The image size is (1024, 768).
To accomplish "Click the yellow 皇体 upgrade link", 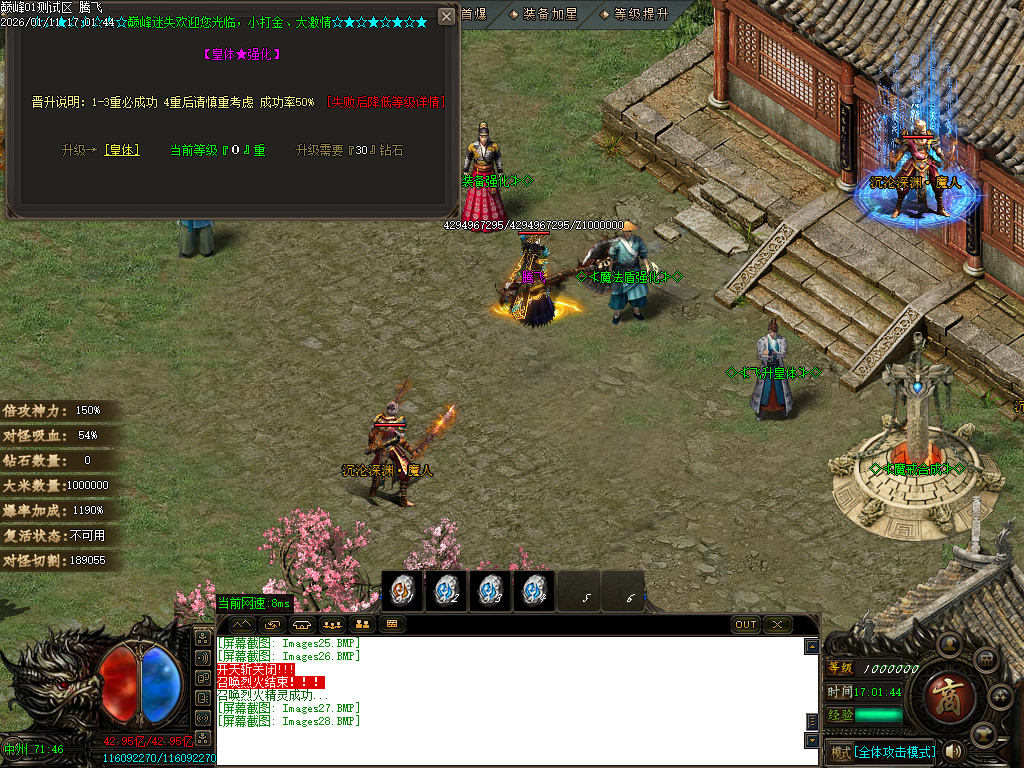I will point(122,150).
